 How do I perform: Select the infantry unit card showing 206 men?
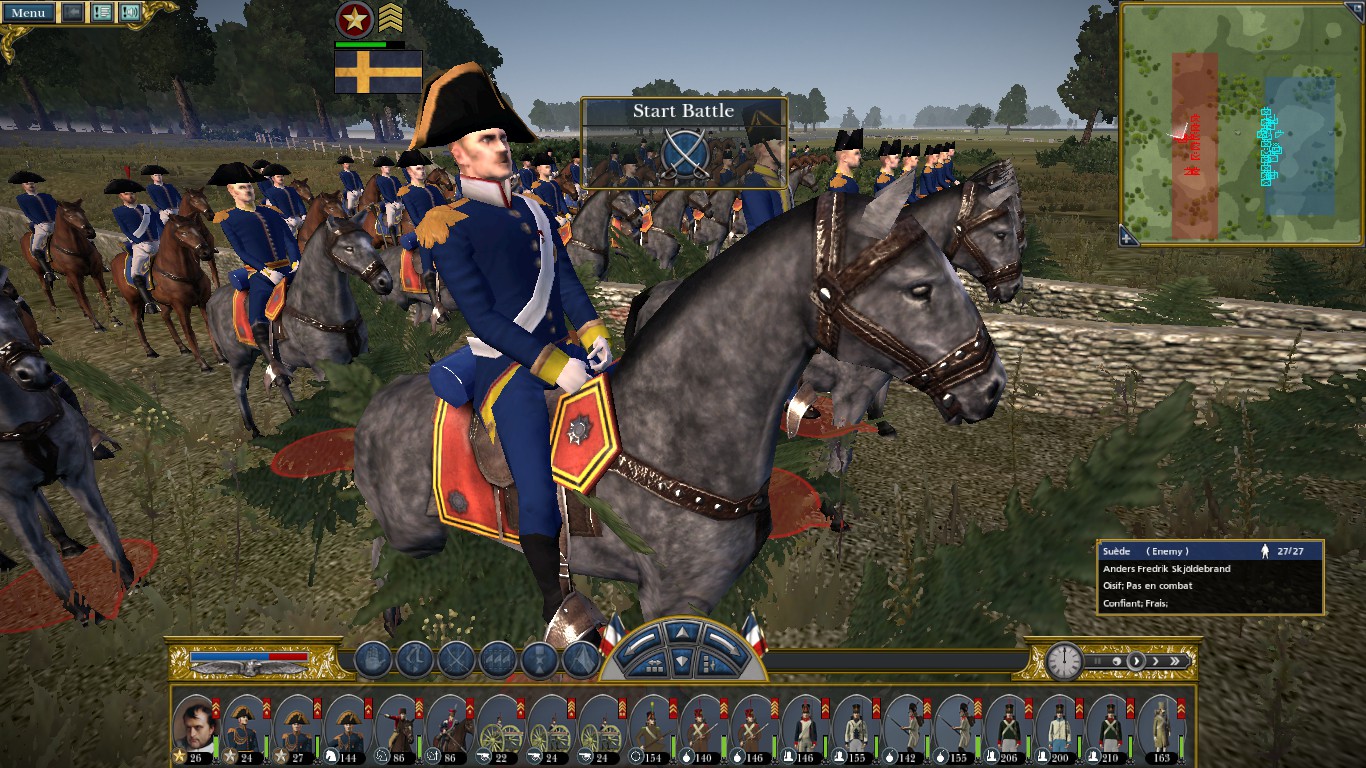pyautogui.click(x=1008, y=726)
